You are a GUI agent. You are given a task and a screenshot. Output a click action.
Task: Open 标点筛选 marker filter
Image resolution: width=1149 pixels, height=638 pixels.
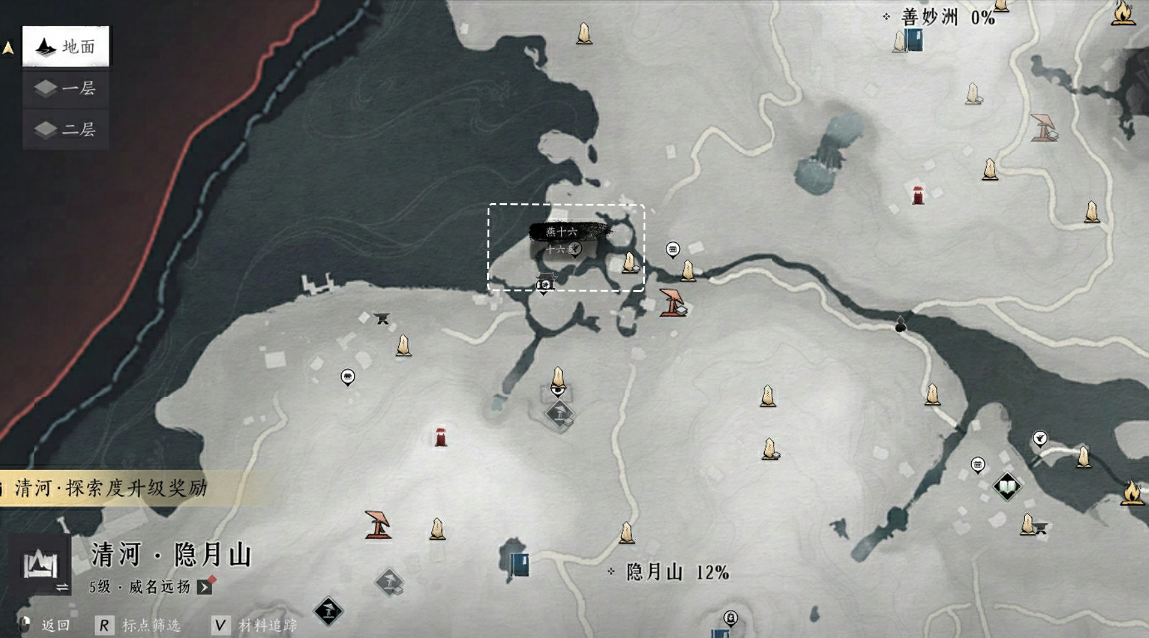tap(140, 626)
